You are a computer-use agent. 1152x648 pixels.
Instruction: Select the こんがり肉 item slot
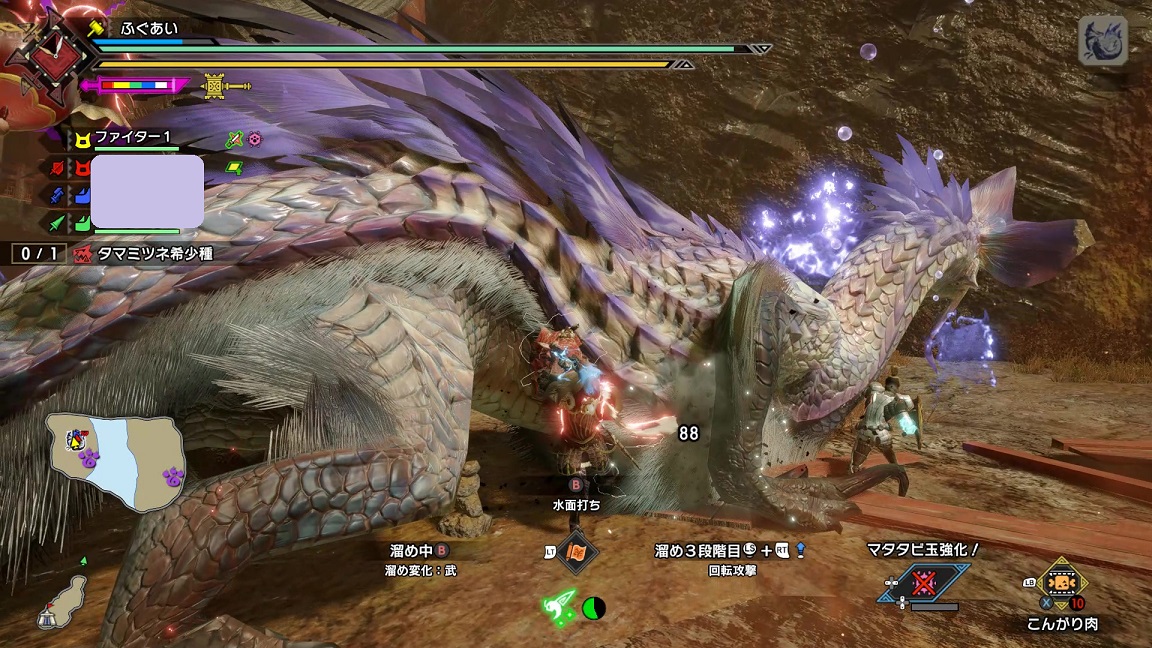(x=1062, y=584)
